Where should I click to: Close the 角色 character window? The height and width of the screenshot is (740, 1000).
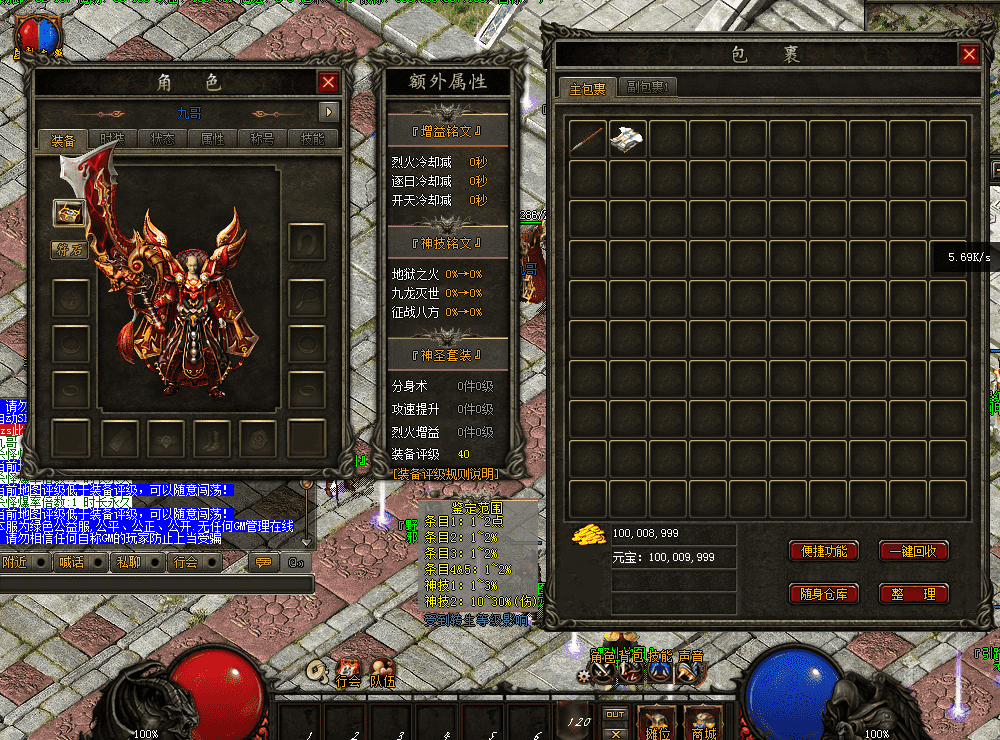(x=328, y=83)
